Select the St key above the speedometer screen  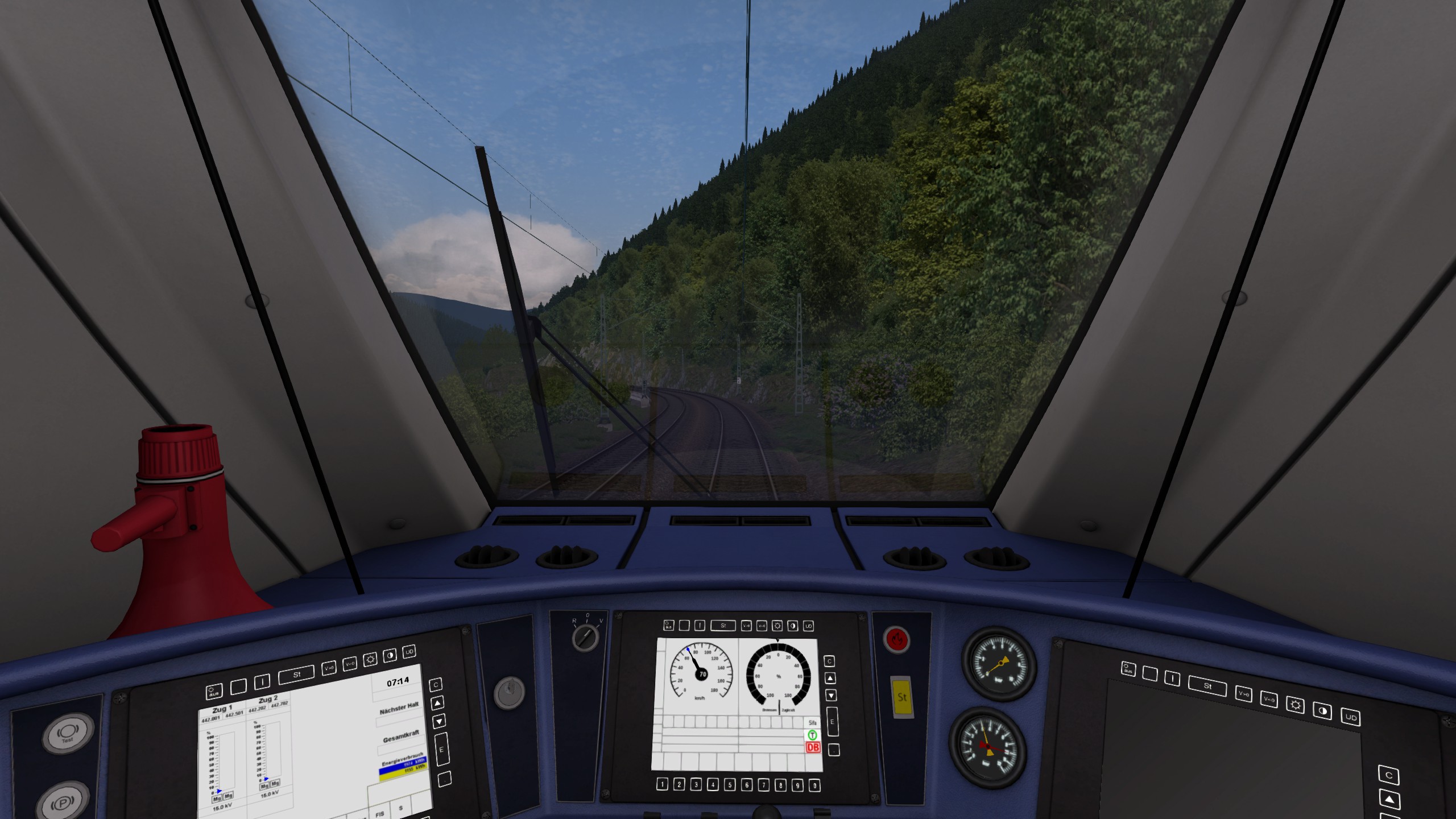[x=723, y=626]
